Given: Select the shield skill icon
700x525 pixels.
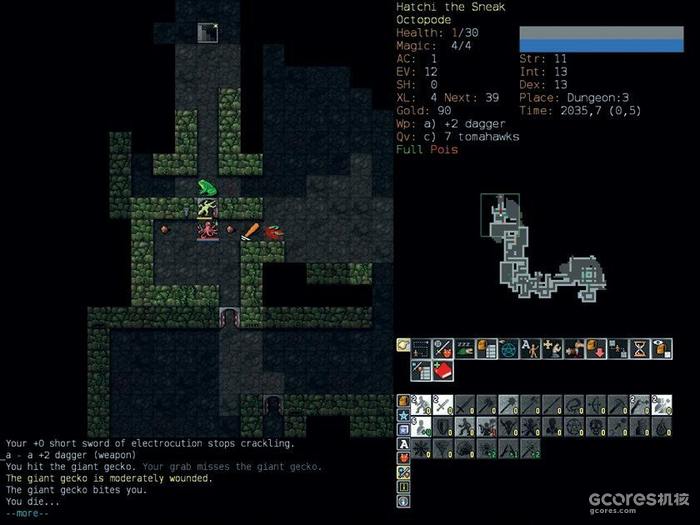Looking at the screenshot, I should click(442, 426).
